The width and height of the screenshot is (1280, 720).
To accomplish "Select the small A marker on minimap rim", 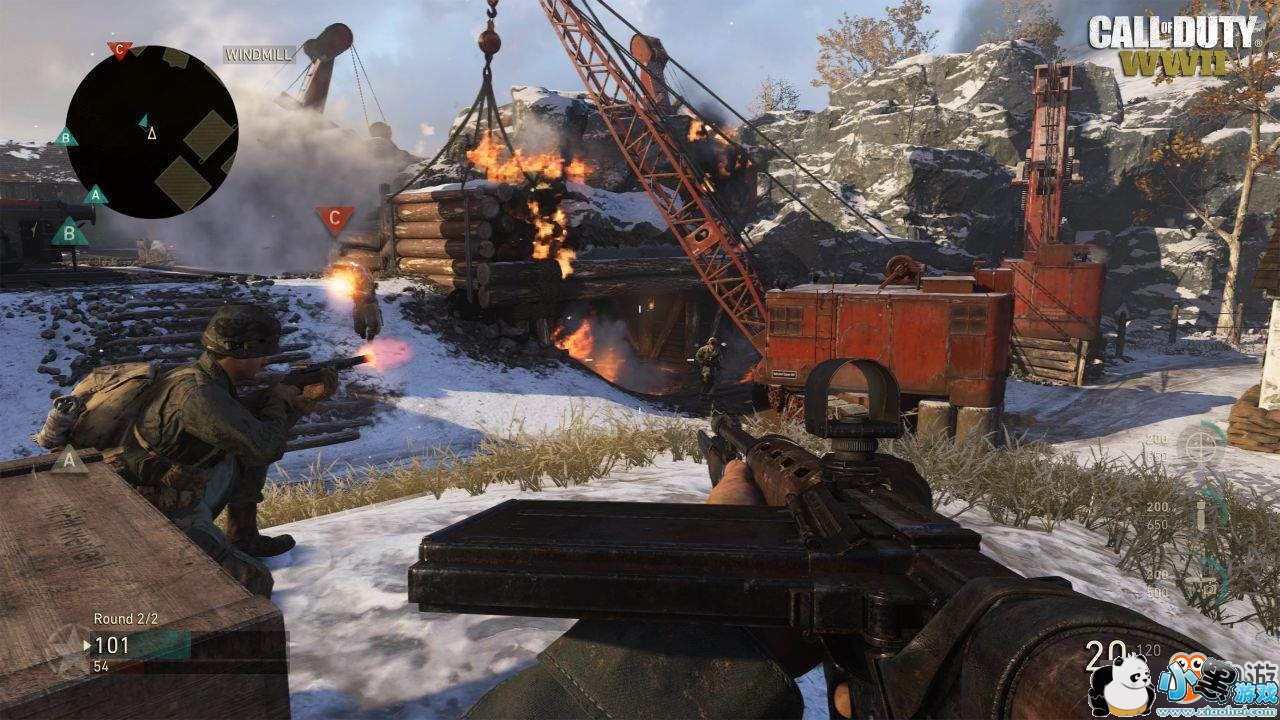I will [95, 194].
